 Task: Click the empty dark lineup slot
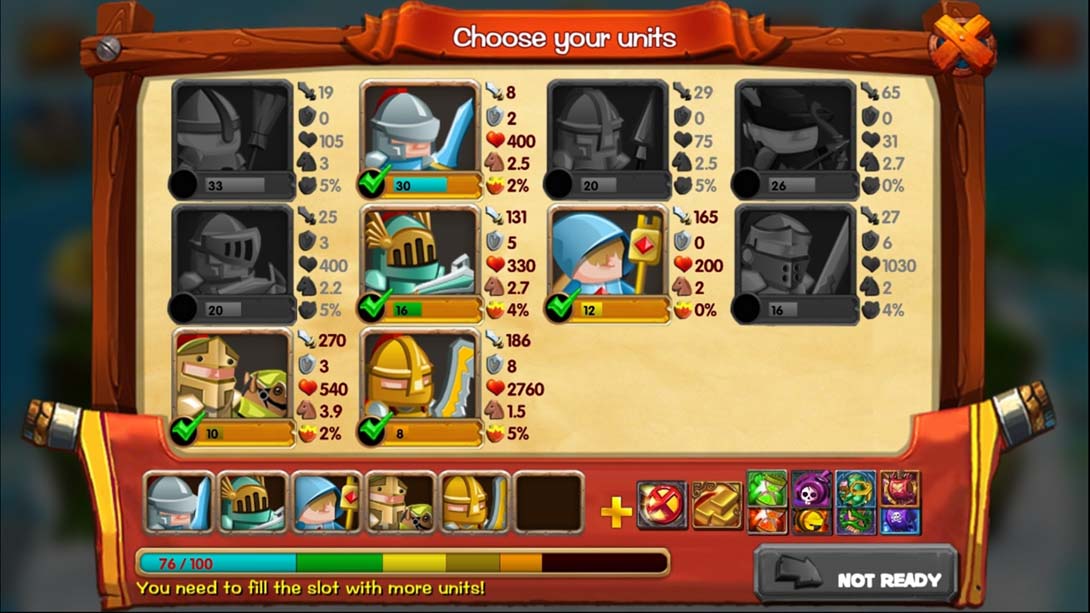[549, 503]
